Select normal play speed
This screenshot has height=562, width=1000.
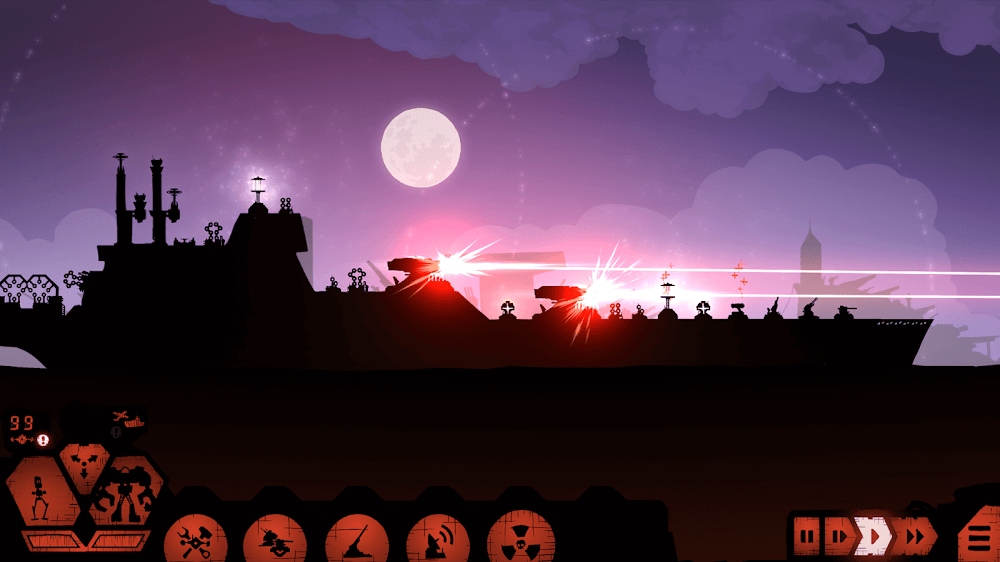(x=874, y=537)
